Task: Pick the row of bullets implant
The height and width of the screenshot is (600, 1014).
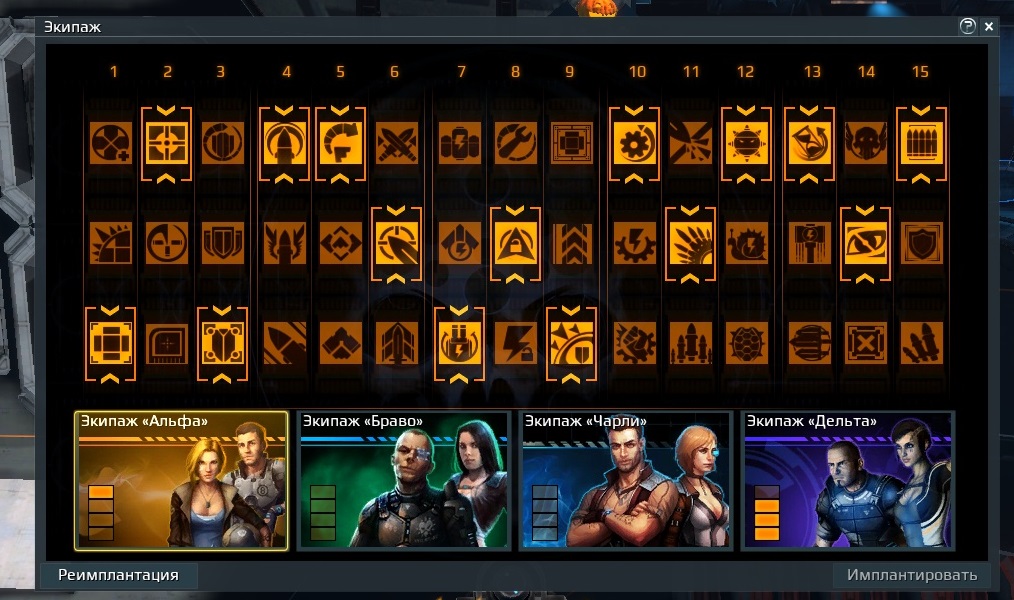Action: (x=921, y=143)
